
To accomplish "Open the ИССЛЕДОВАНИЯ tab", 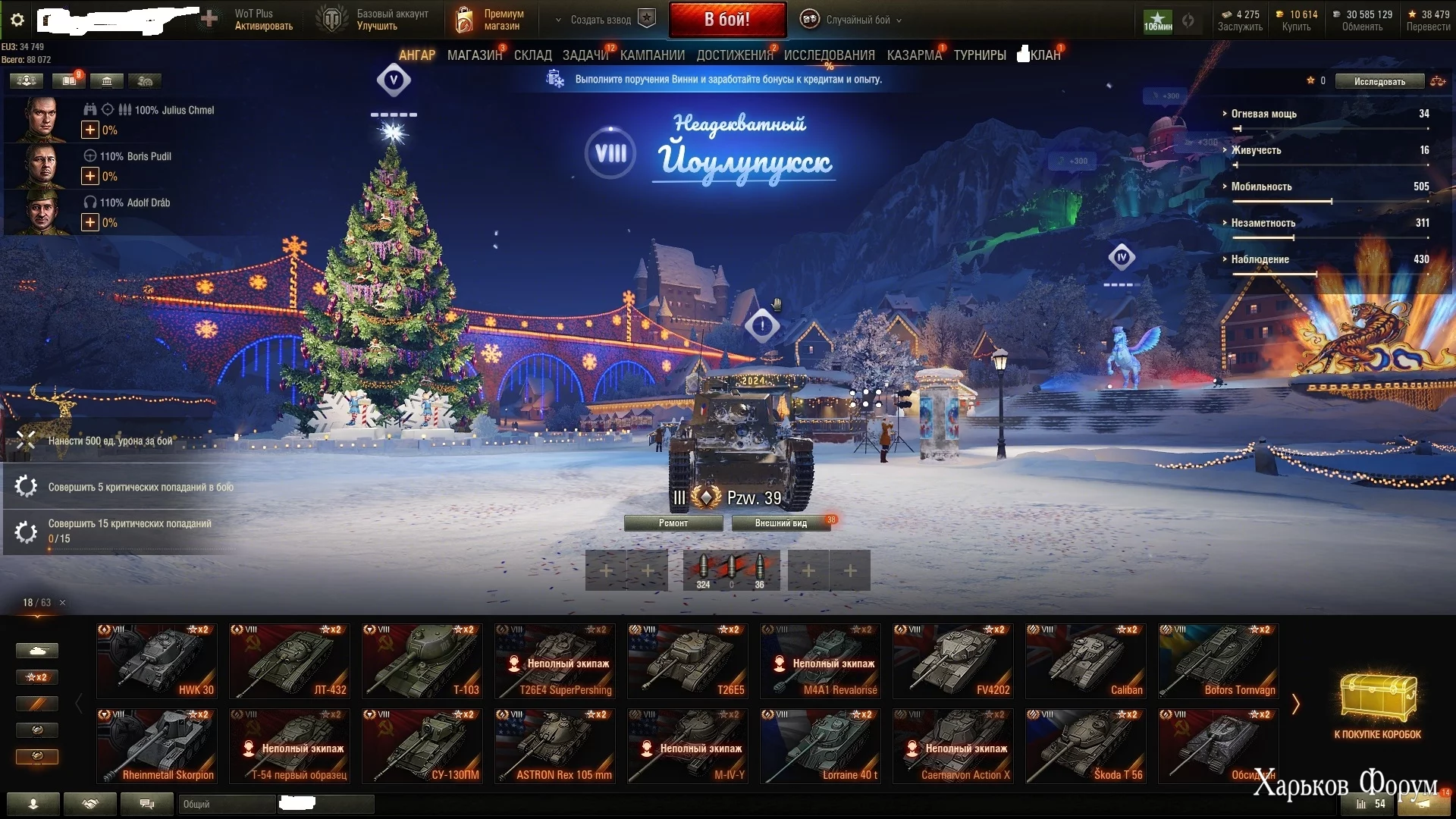I will click(x=829, y=55).
